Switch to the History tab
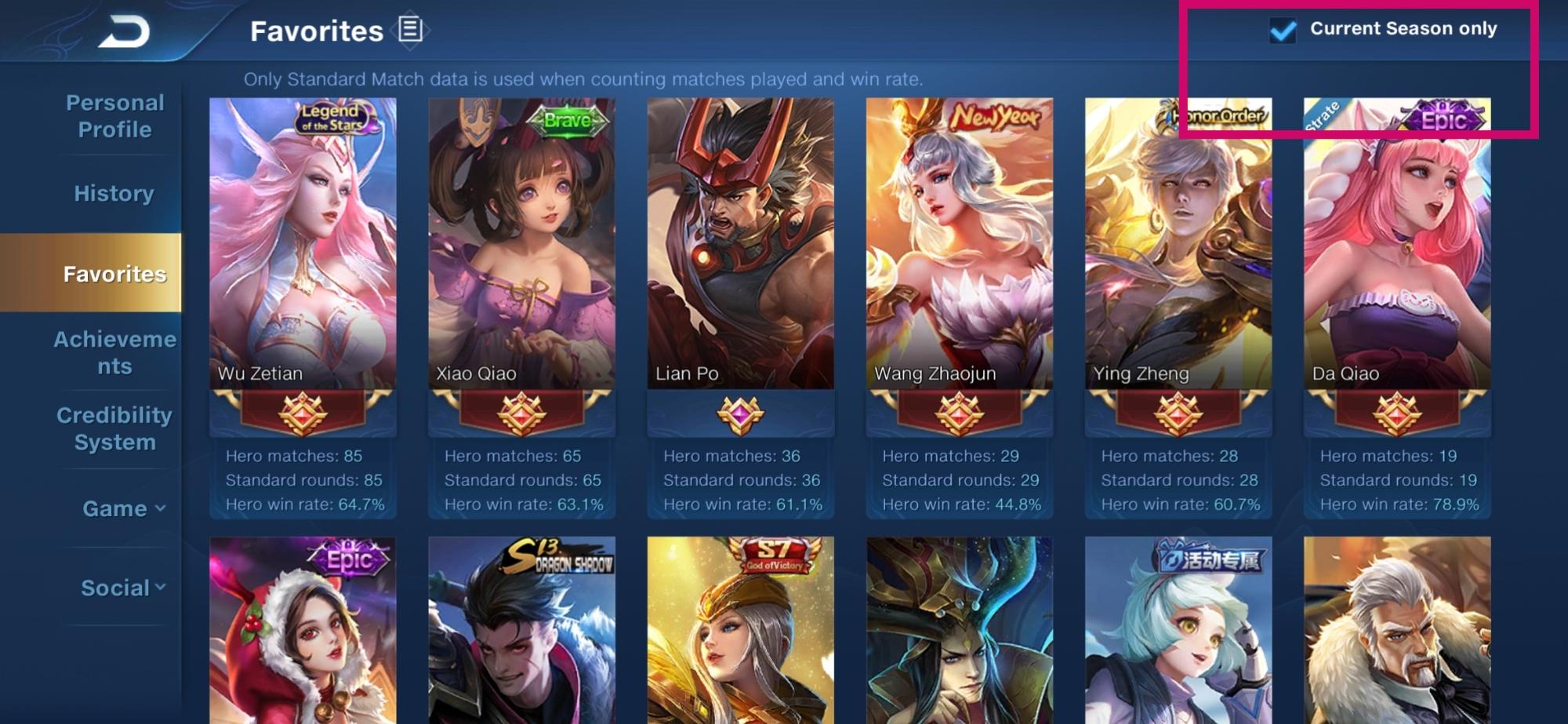This screenshot has height=724, width=1568. click(x=114, y=194)
